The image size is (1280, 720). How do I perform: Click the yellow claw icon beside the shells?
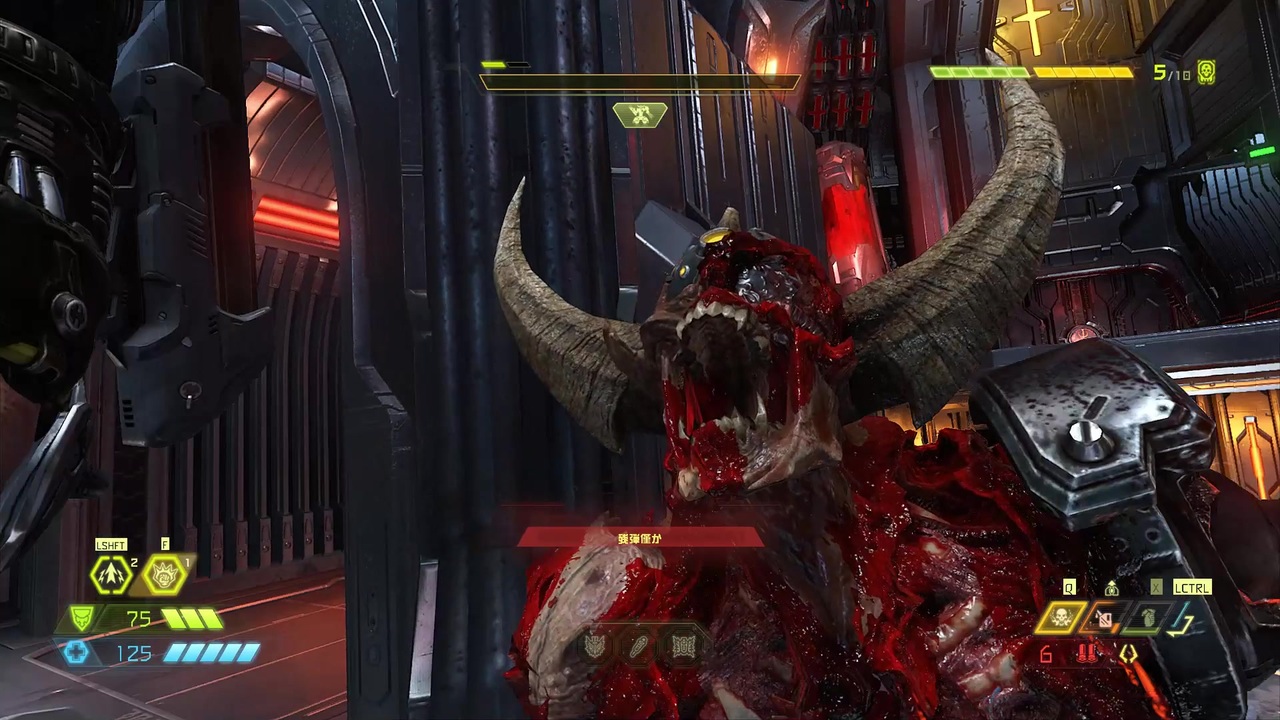pyautogui.click(x=1129, y=654)
